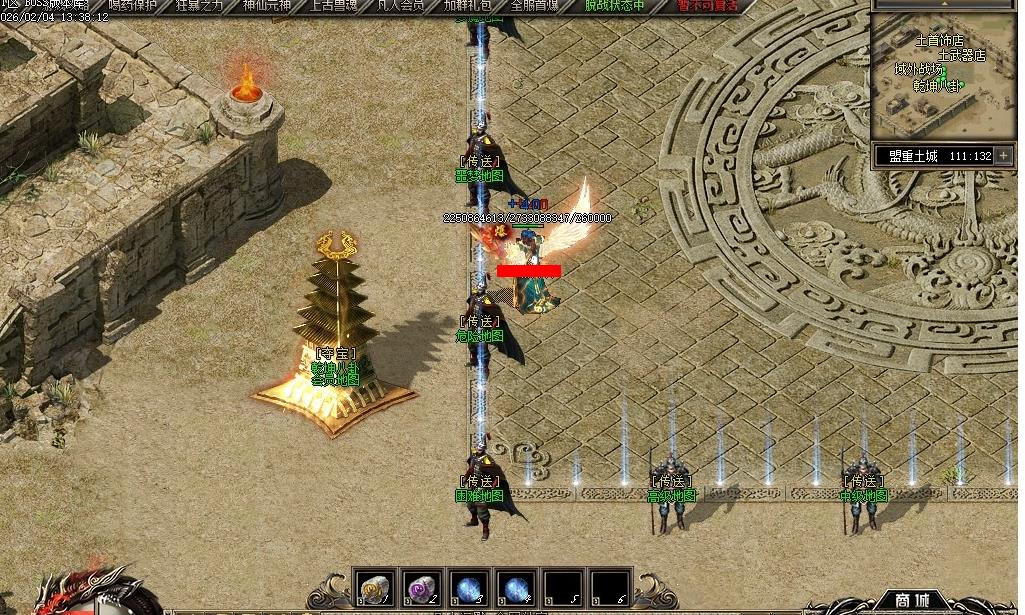This screenshot has width=1025, height=615.
Task: Expand the minimap with the plus button
Action: (x=1003, y=156)
